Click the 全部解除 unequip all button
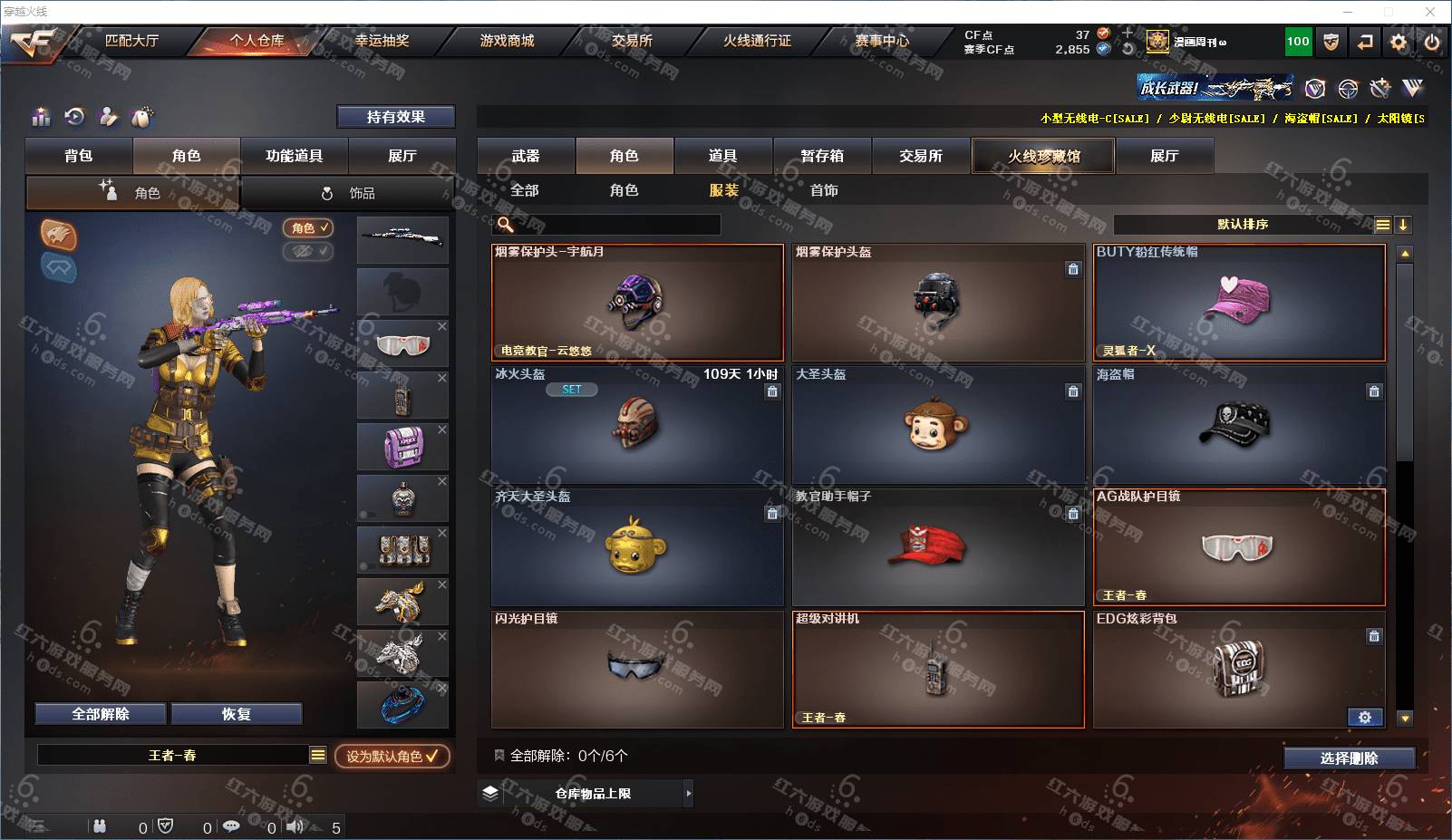 click(x=101, y=714)
